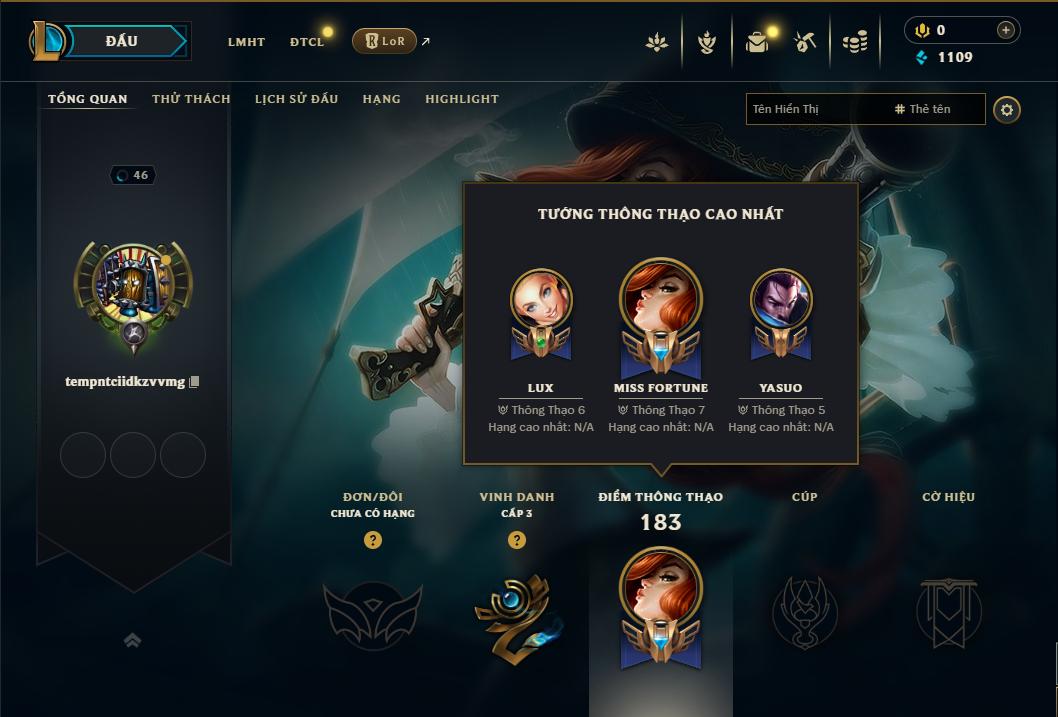Click the Vinh Danh question mark icon
Image resolution: width=1058 pixels, height=717 pixels.
pos(517,540)
